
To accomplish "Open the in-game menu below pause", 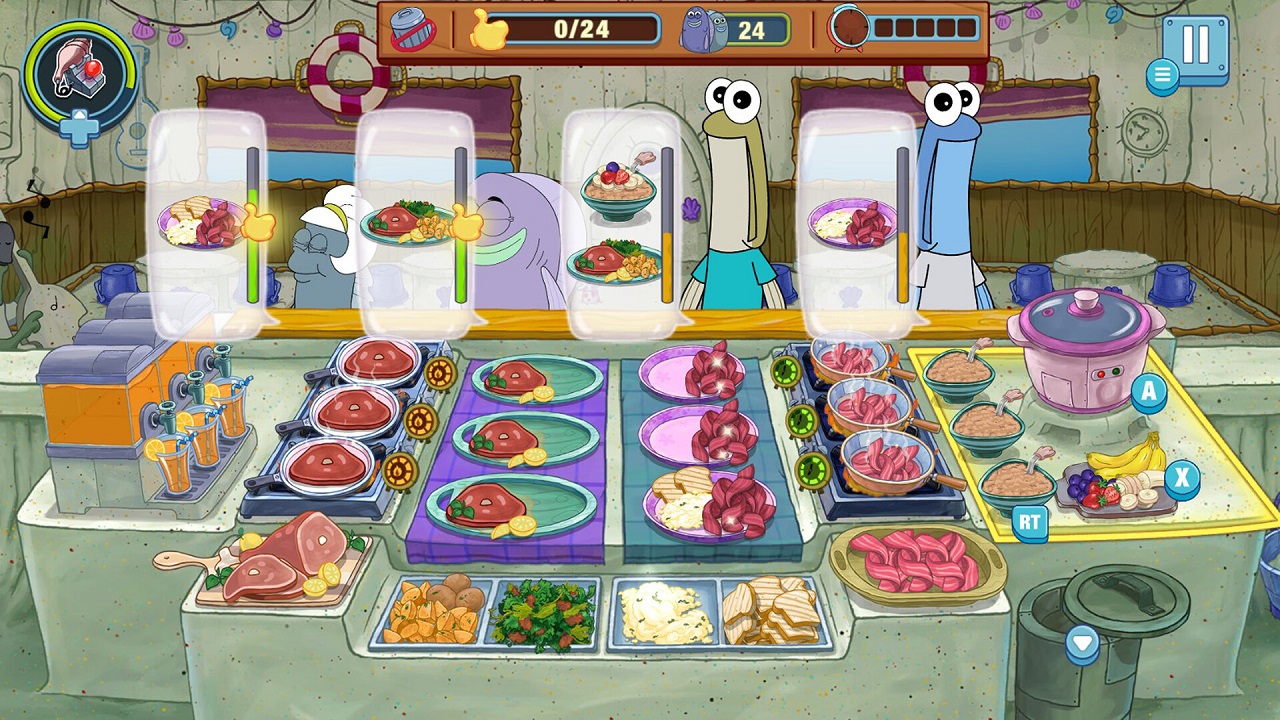I will 1162,73.
